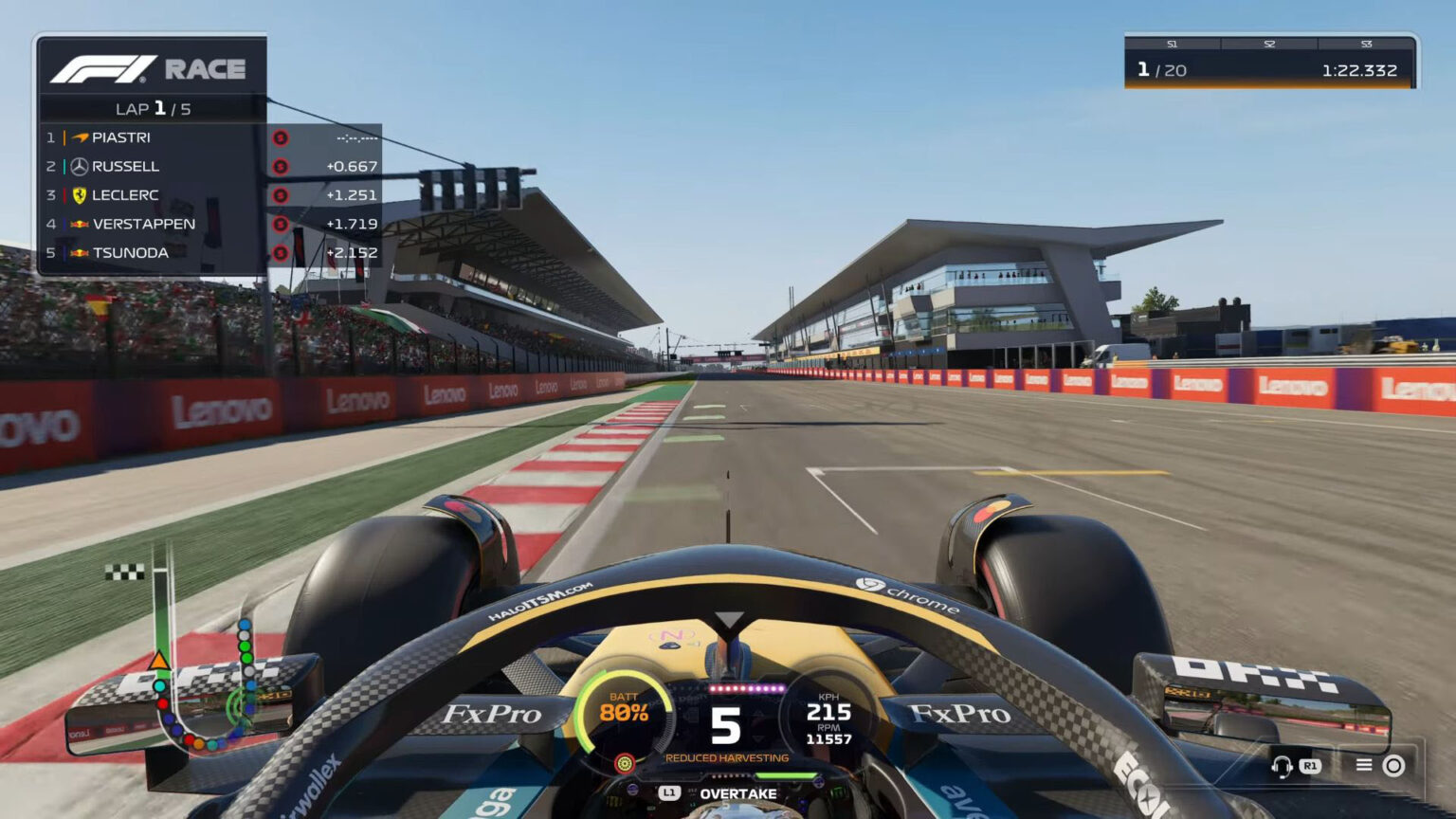Click the headset radio chat icon

(1282, 764)
